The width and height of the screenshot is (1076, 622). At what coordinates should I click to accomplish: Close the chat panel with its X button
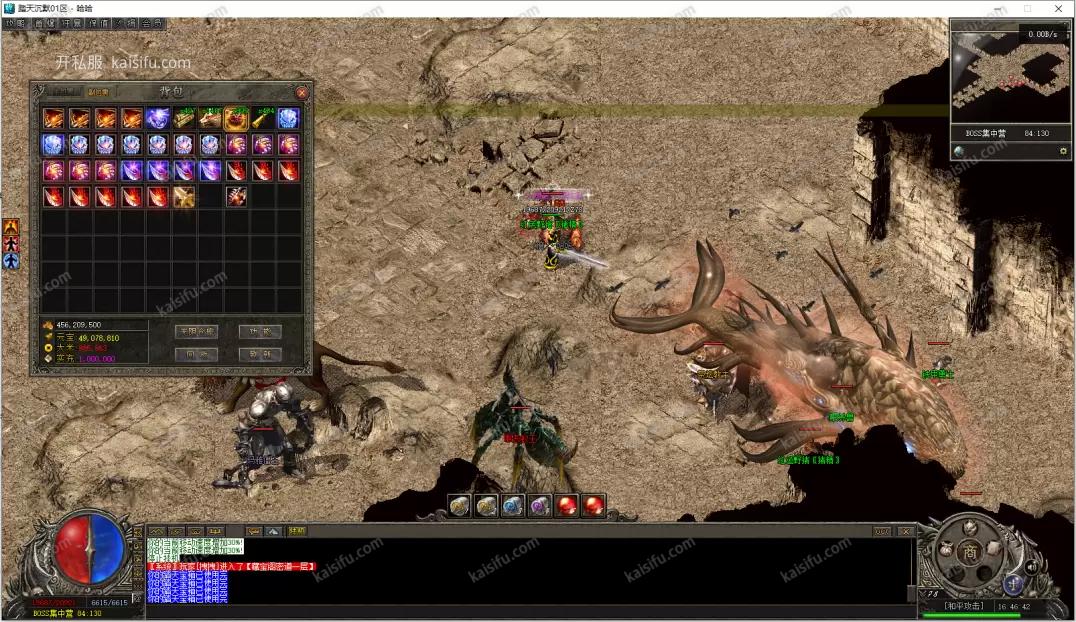click(906, 531)
